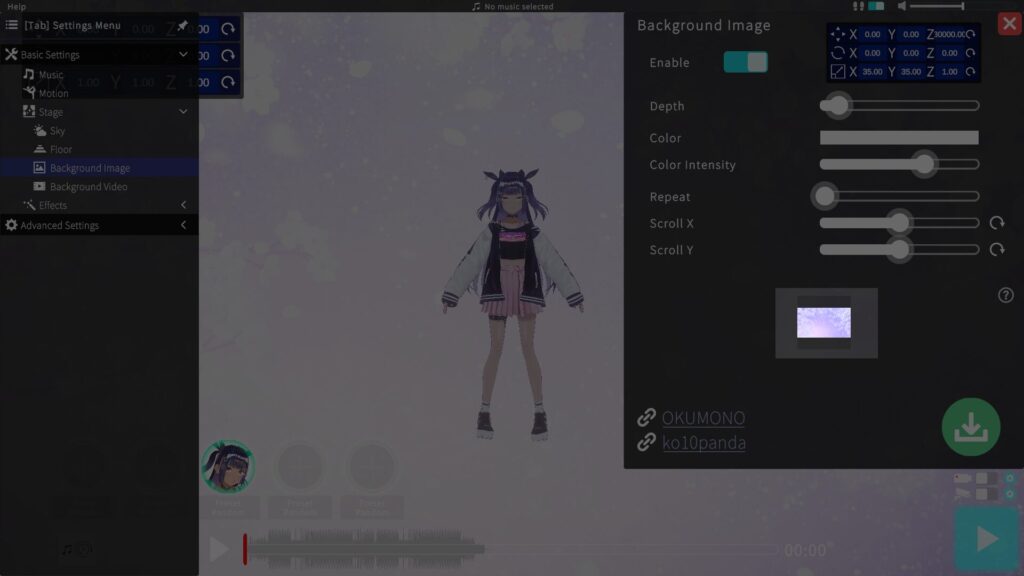This screenshot has width=1024, height=576.
Task: Reset the Scroll X value
Action: 997,223
